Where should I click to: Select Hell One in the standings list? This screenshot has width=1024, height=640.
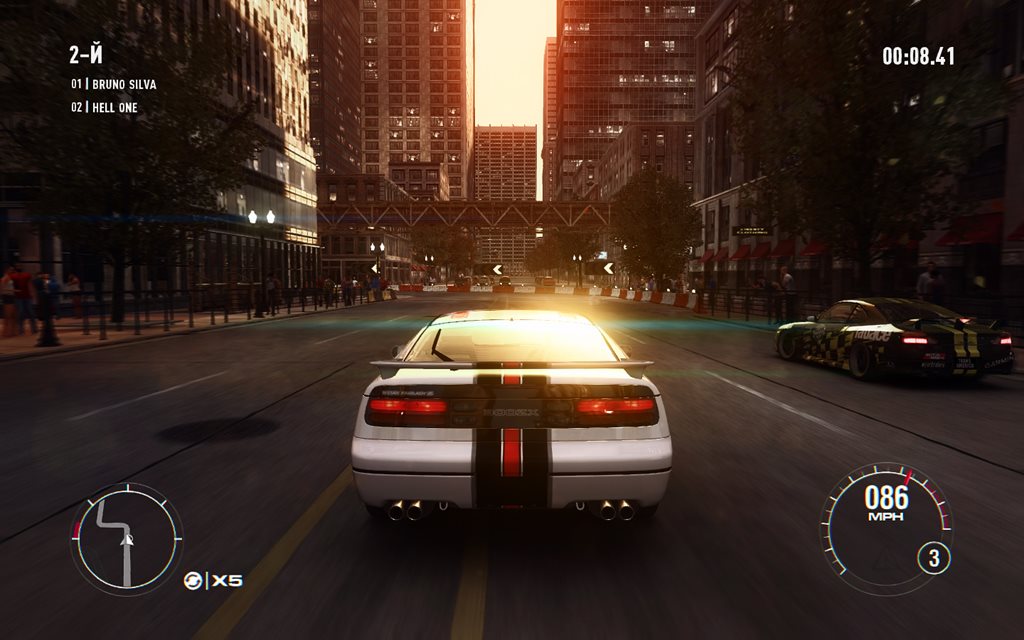pyautogui.click(x=114, y=107)
